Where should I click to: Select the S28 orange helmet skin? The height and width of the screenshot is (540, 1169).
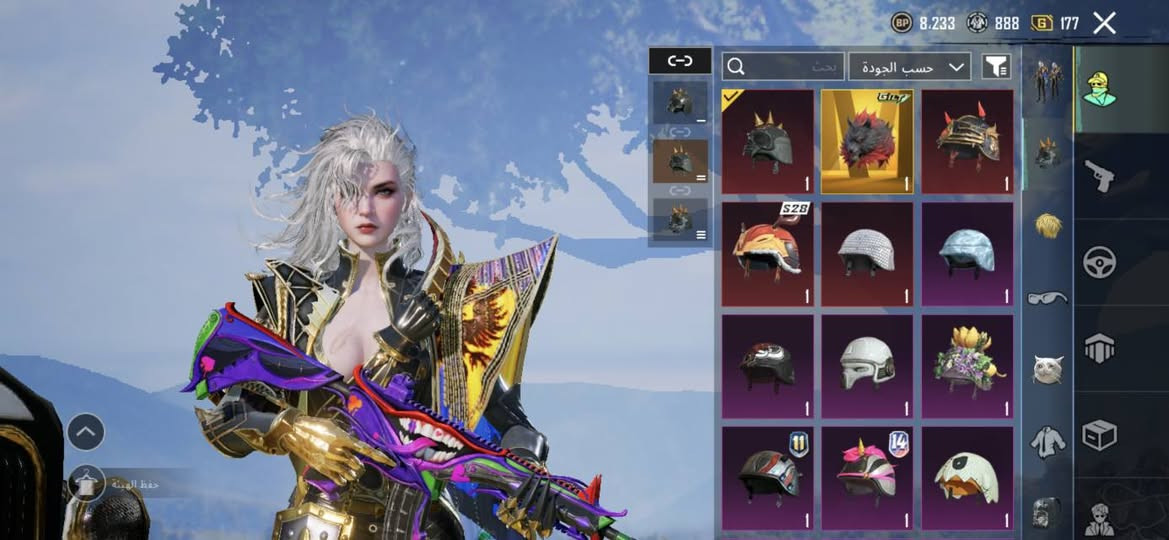tap(767, 253)
